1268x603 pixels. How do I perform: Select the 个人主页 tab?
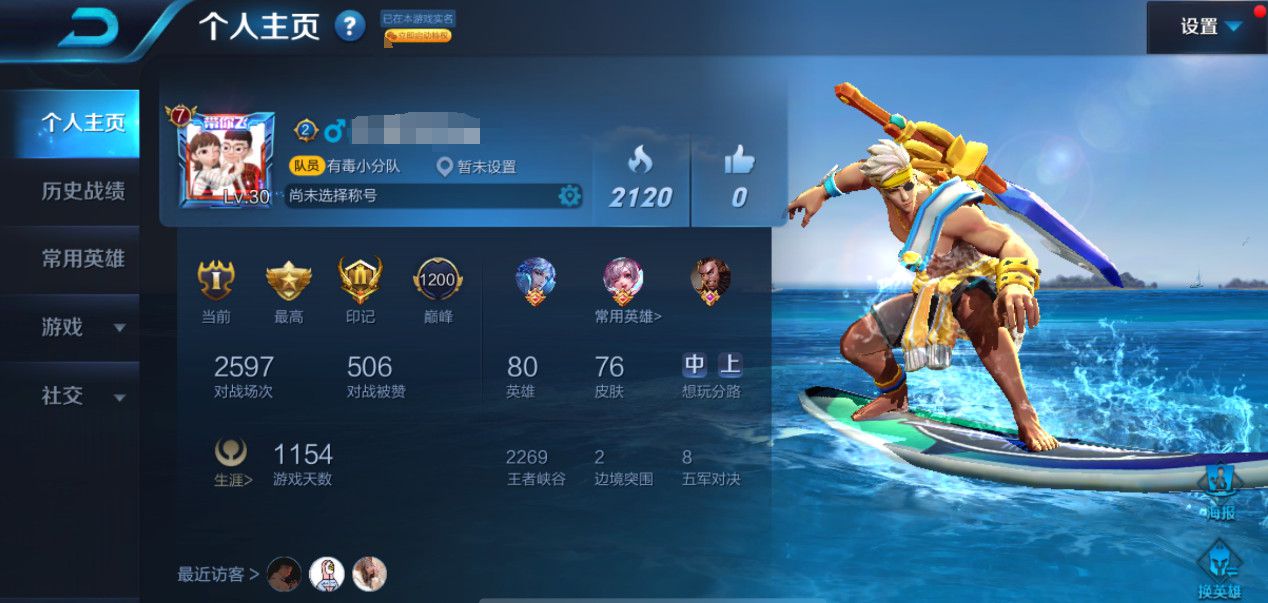click(82, 123)
